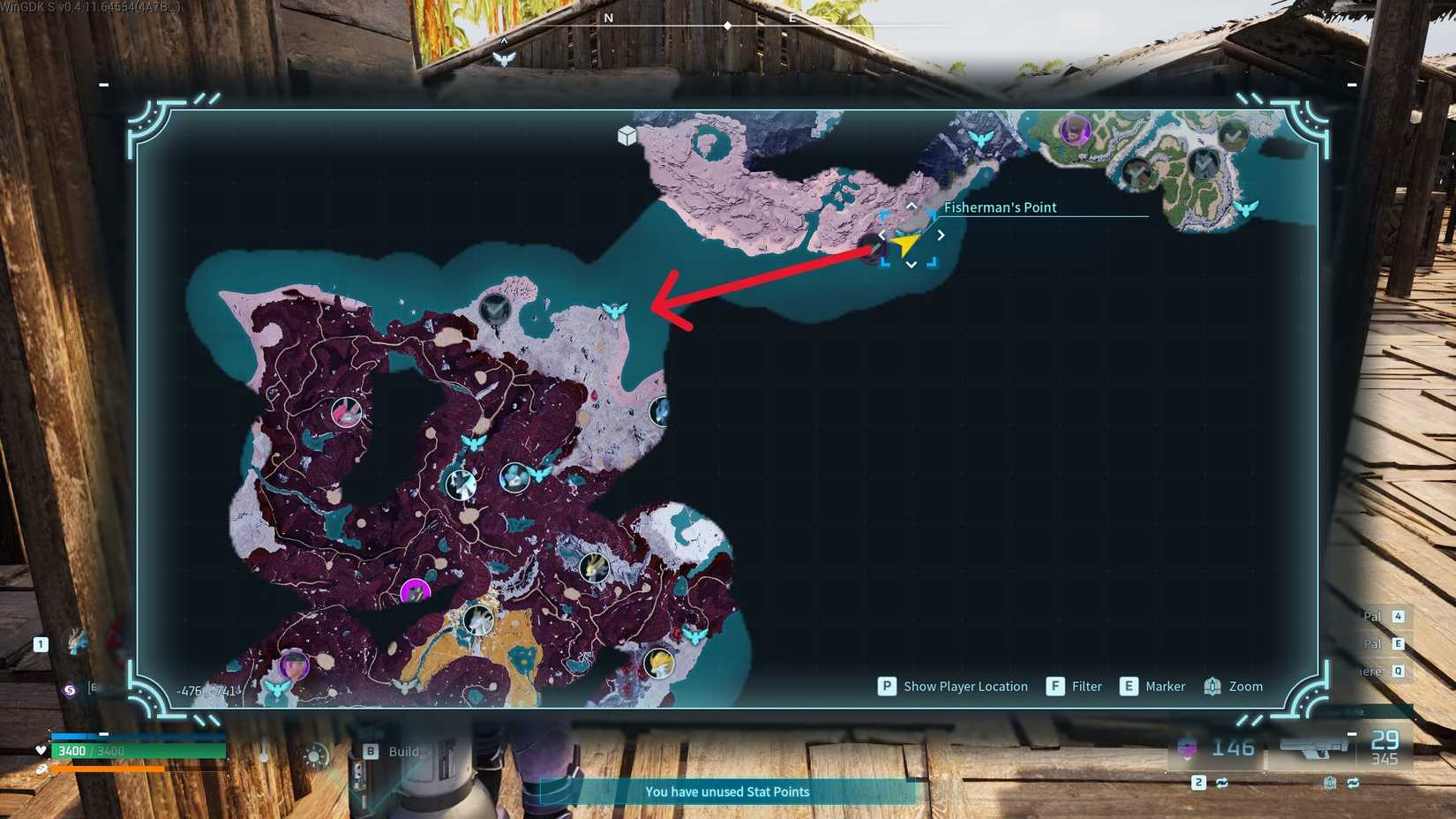Select the purple Pal Sphere counter icon showing 146

pyautogui.click(x=1187, y=747)
